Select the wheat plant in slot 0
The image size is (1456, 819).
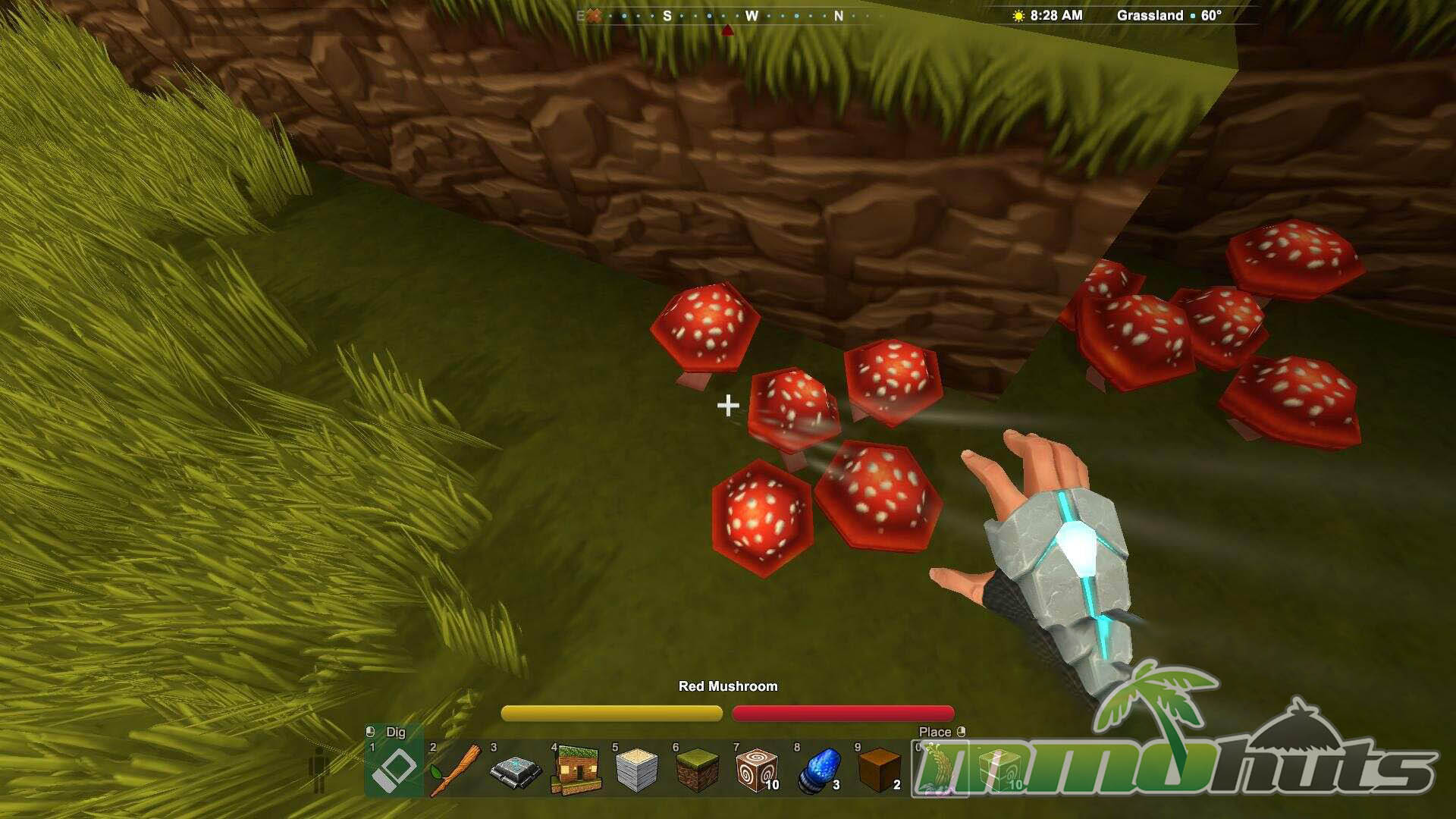click(939, 769)
